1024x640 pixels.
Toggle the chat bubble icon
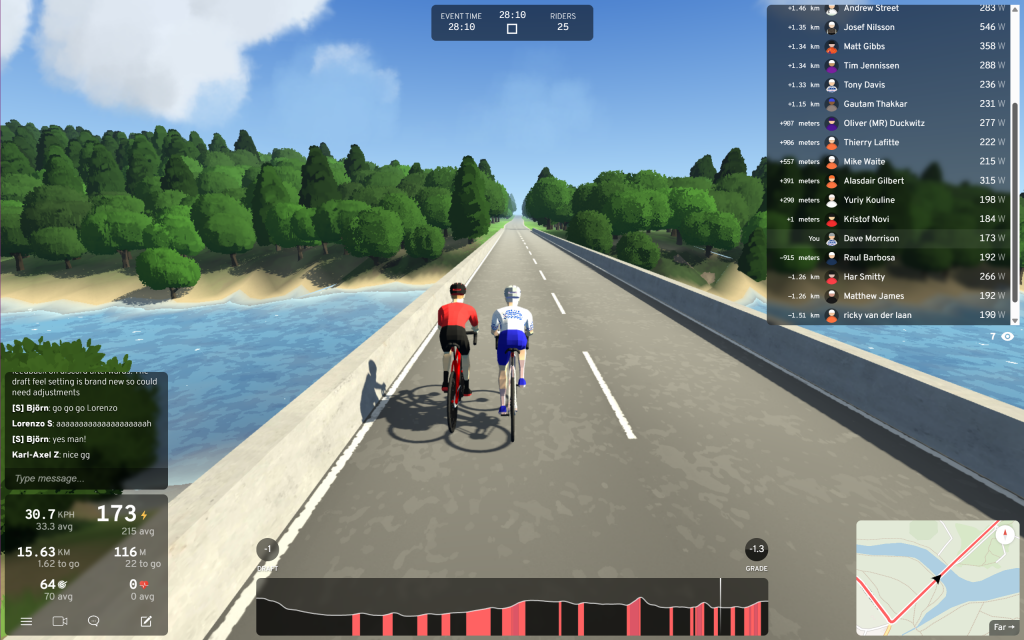94,621
